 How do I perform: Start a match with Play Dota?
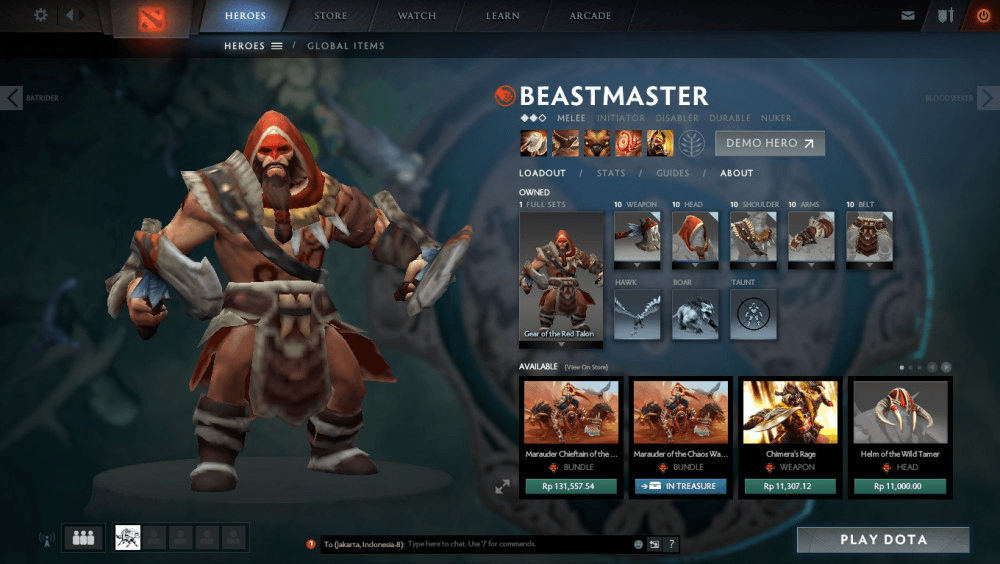coord(882,539)
